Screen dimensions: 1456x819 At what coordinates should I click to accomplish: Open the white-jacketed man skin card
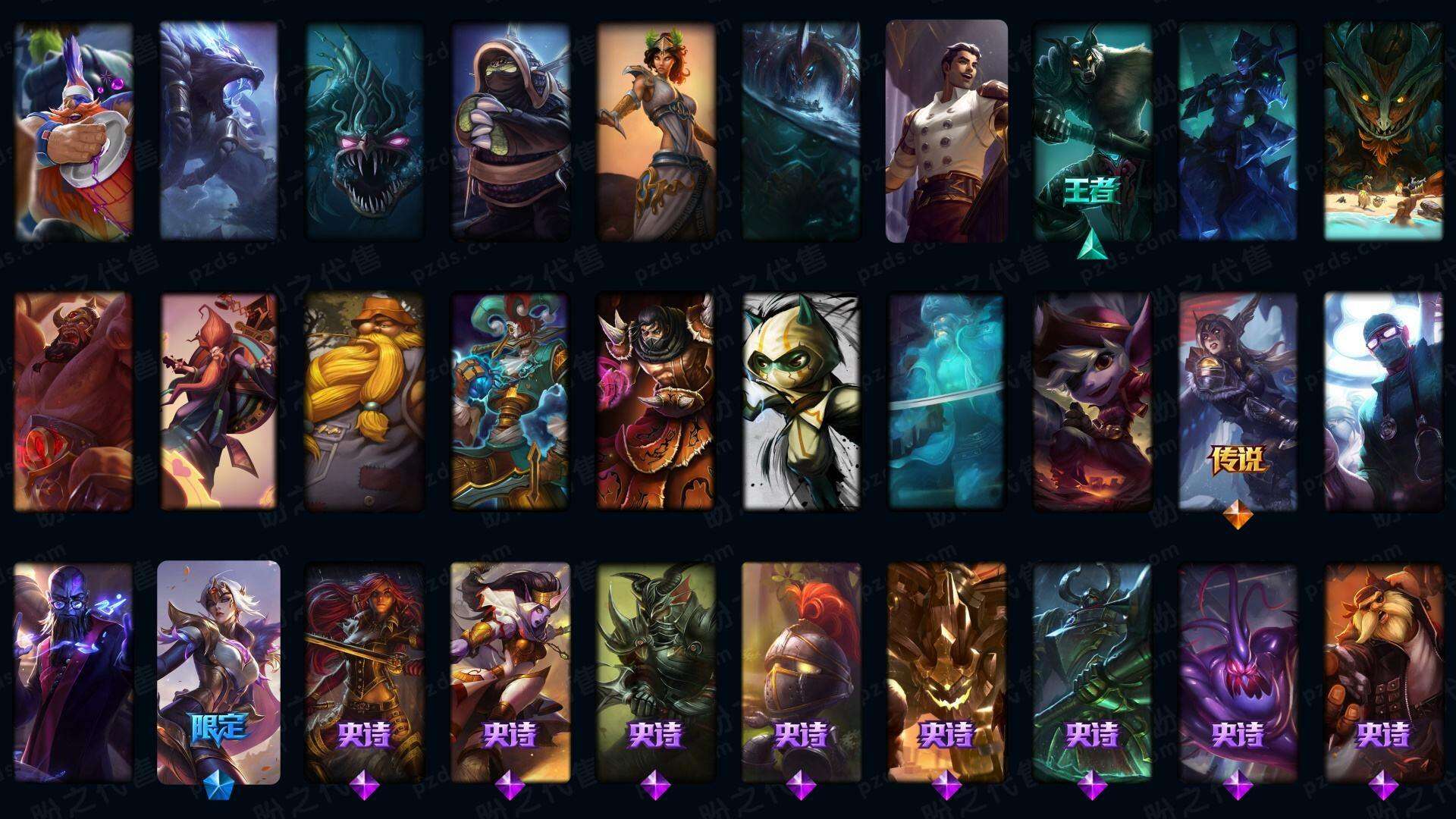point(946,131)
